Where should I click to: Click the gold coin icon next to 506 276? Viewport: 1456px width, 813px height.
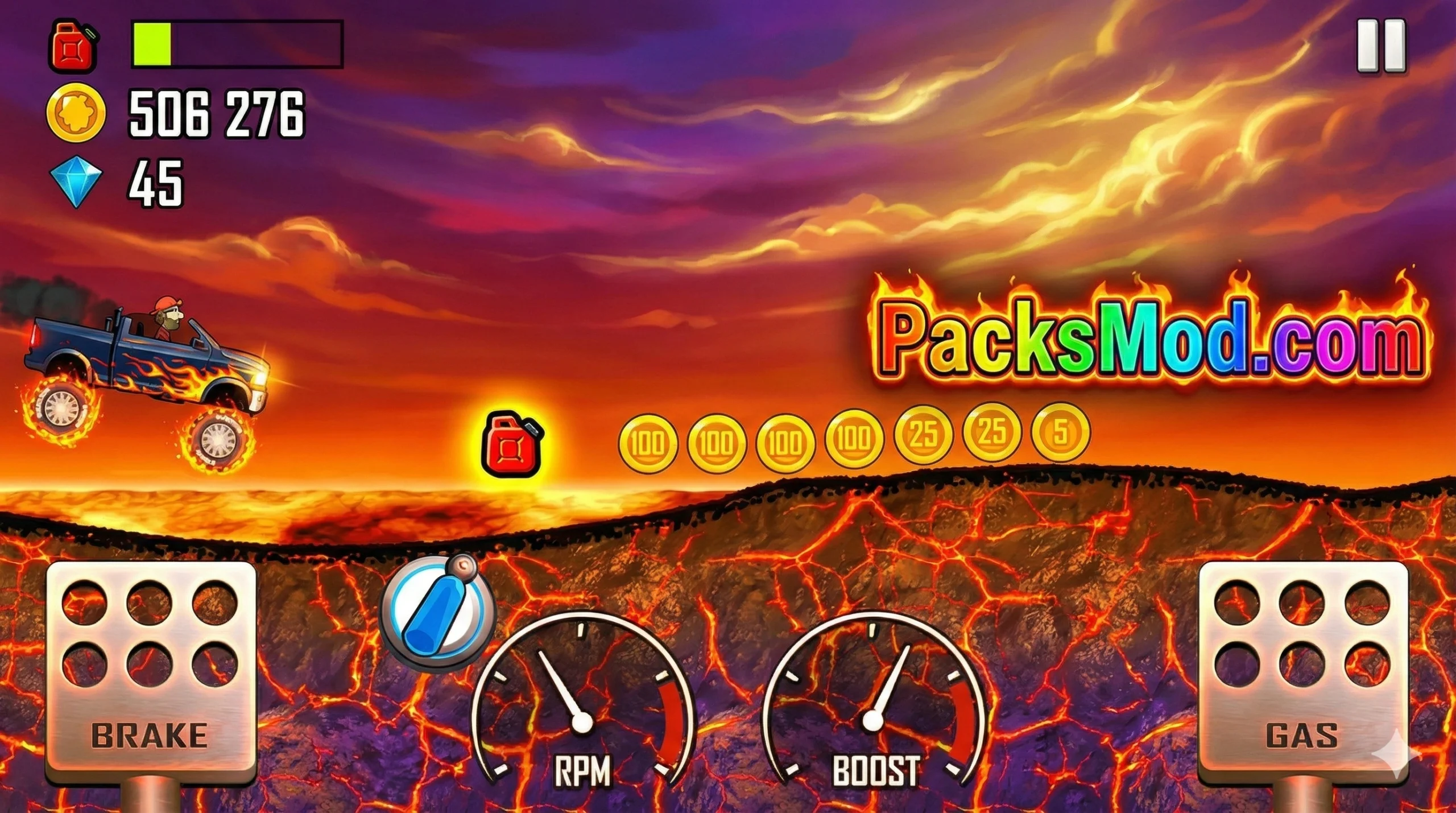click(77, 111)
